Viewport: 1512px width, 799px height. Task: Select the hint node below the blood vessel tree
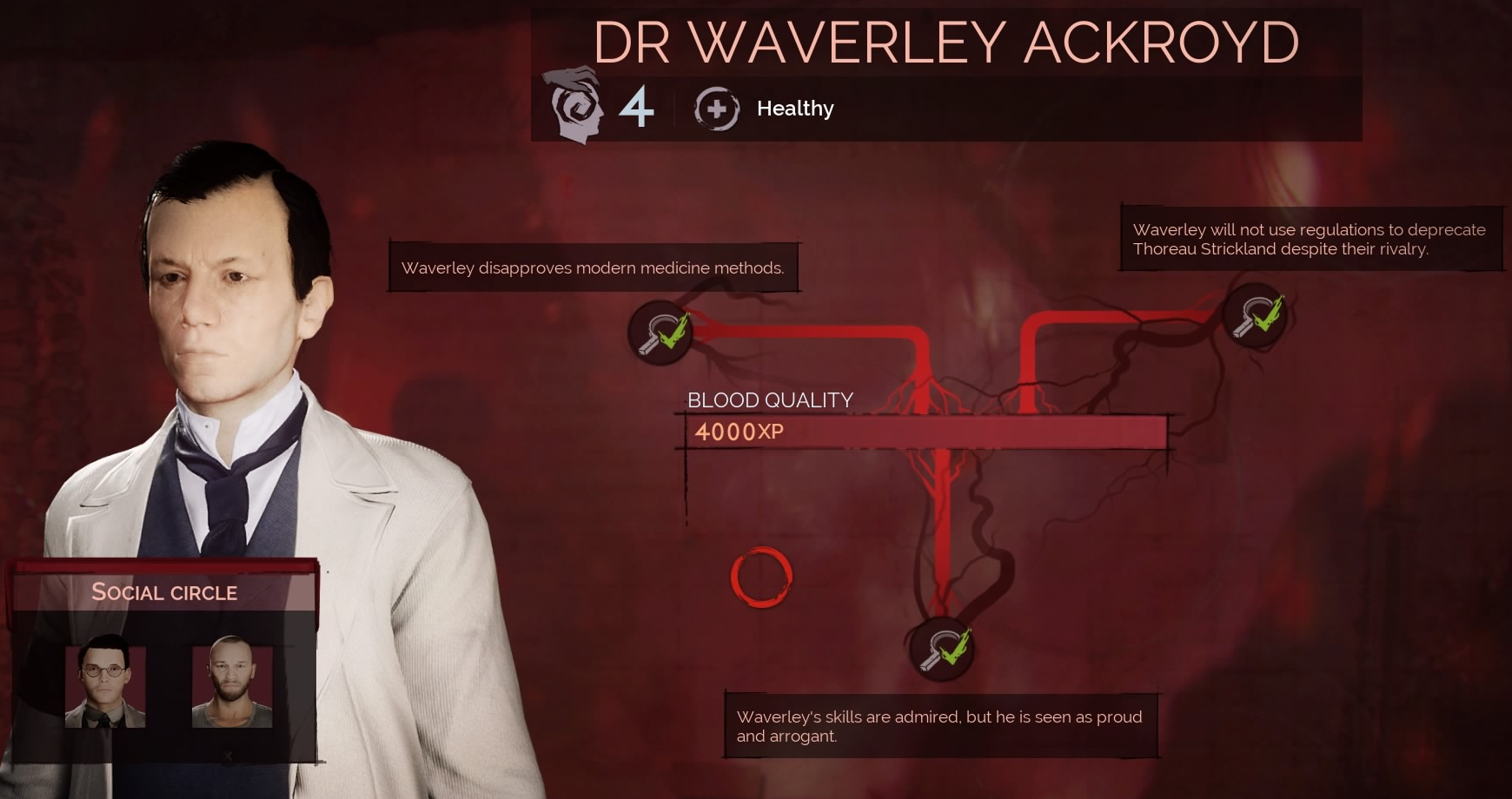click(x=941, y=649)
